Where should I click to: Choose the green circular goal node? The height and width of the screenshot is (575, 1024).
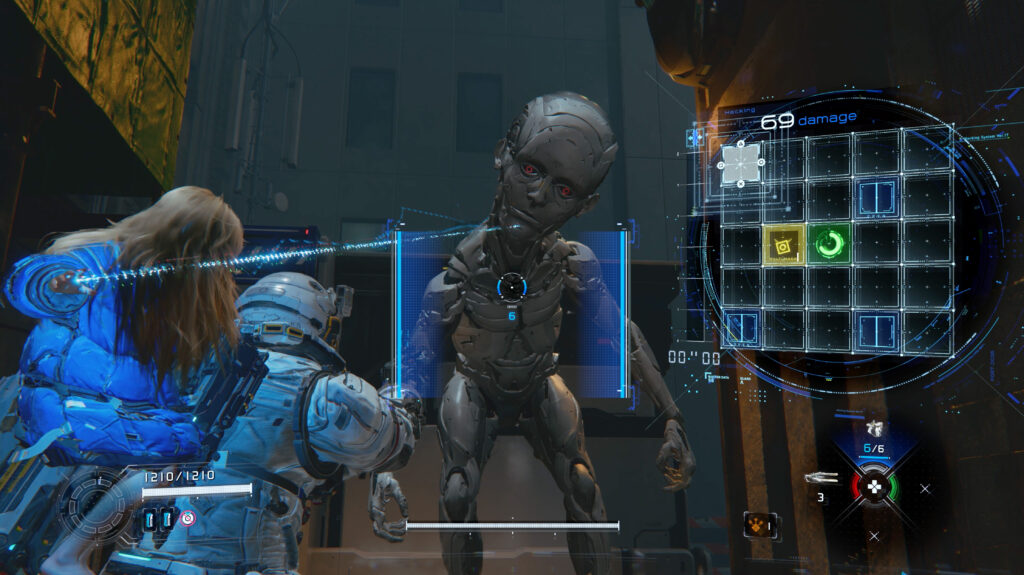(x=829, y=242)
